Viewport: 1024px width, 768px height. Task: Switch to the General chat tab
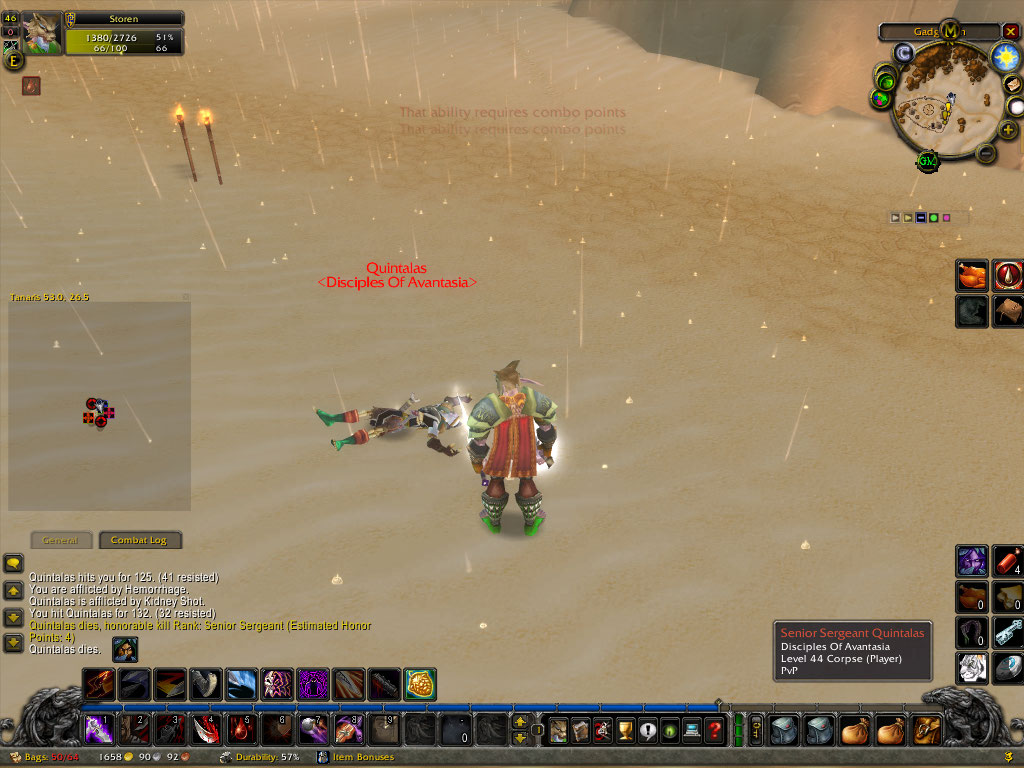(61, 540)
